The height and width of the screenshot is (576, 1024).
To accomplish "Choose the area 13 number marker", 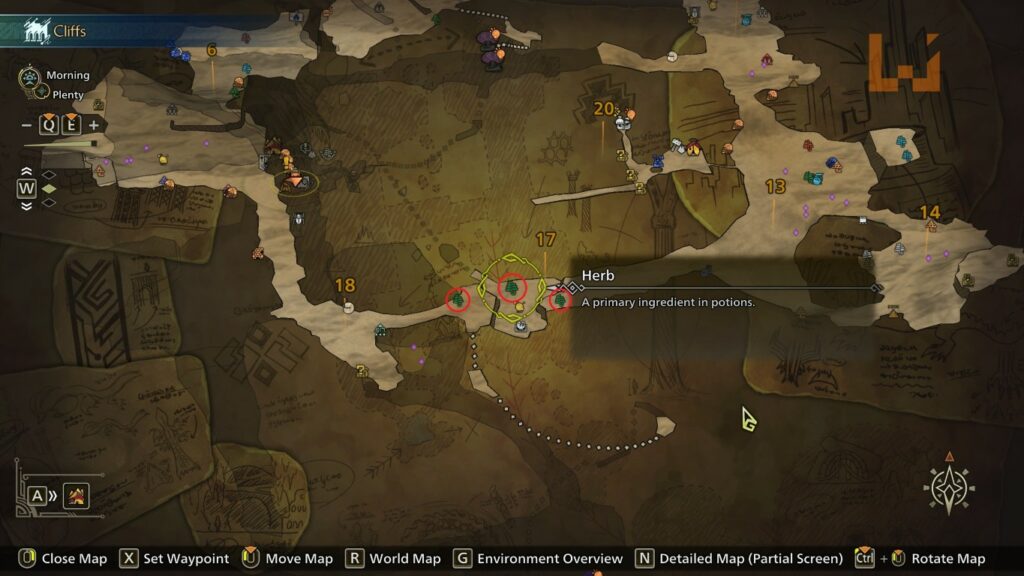I will [775, 187].
